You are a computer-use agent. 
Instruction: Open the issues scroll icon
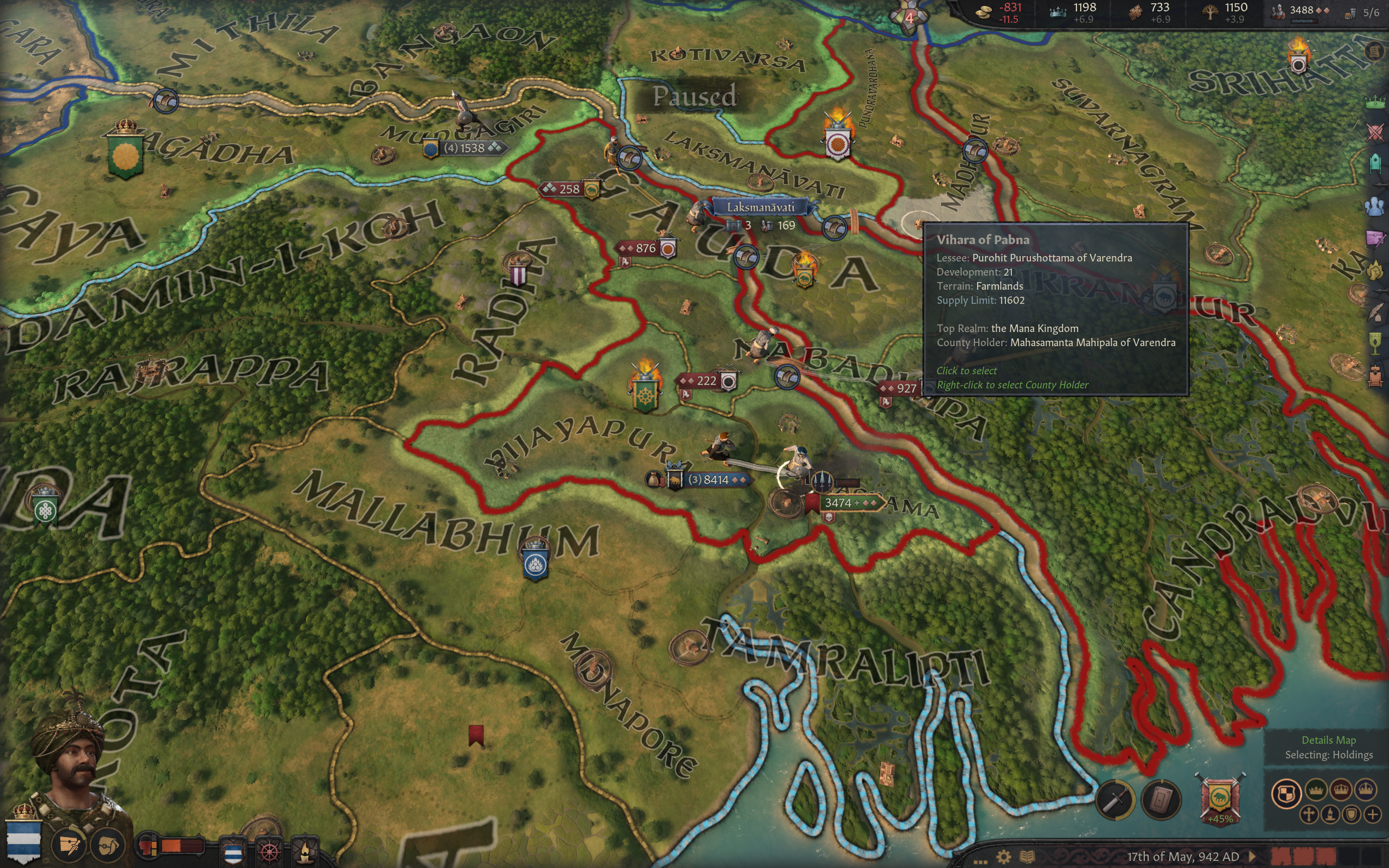point(1374,52)
